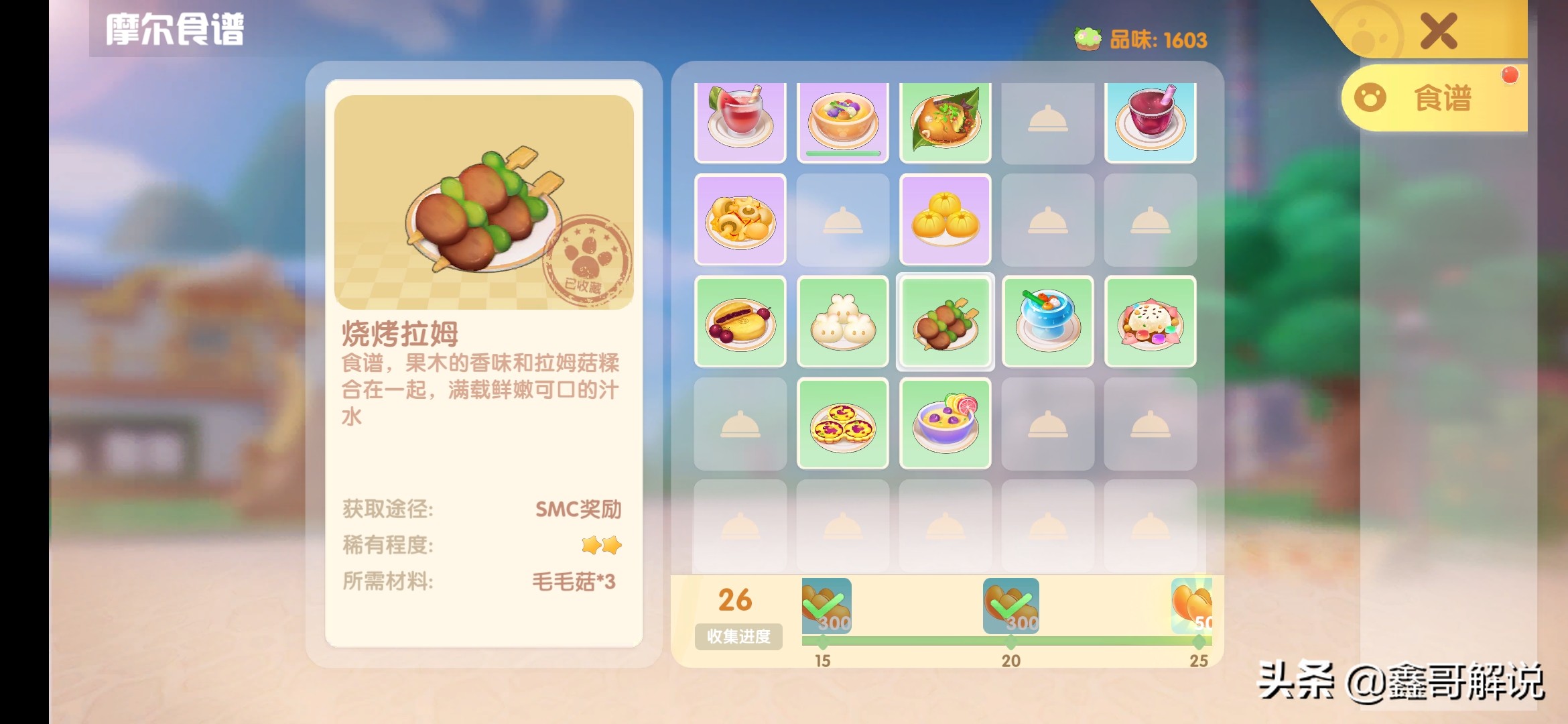
Task: Open the white steamed buns recipe
Action: (843, 322)
